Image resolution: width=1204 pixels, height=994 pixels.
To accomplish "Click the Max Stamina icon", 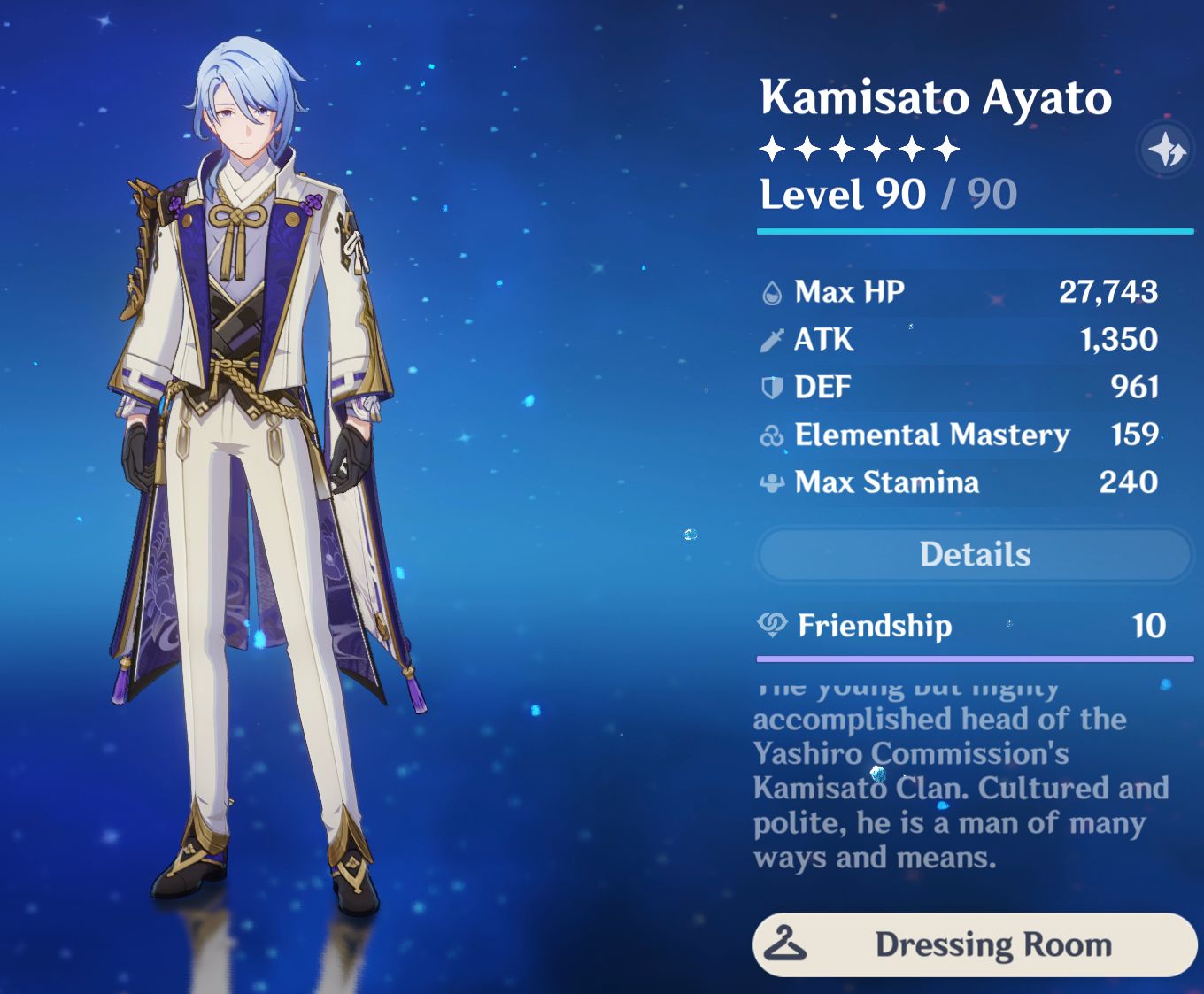I will 771,482.
